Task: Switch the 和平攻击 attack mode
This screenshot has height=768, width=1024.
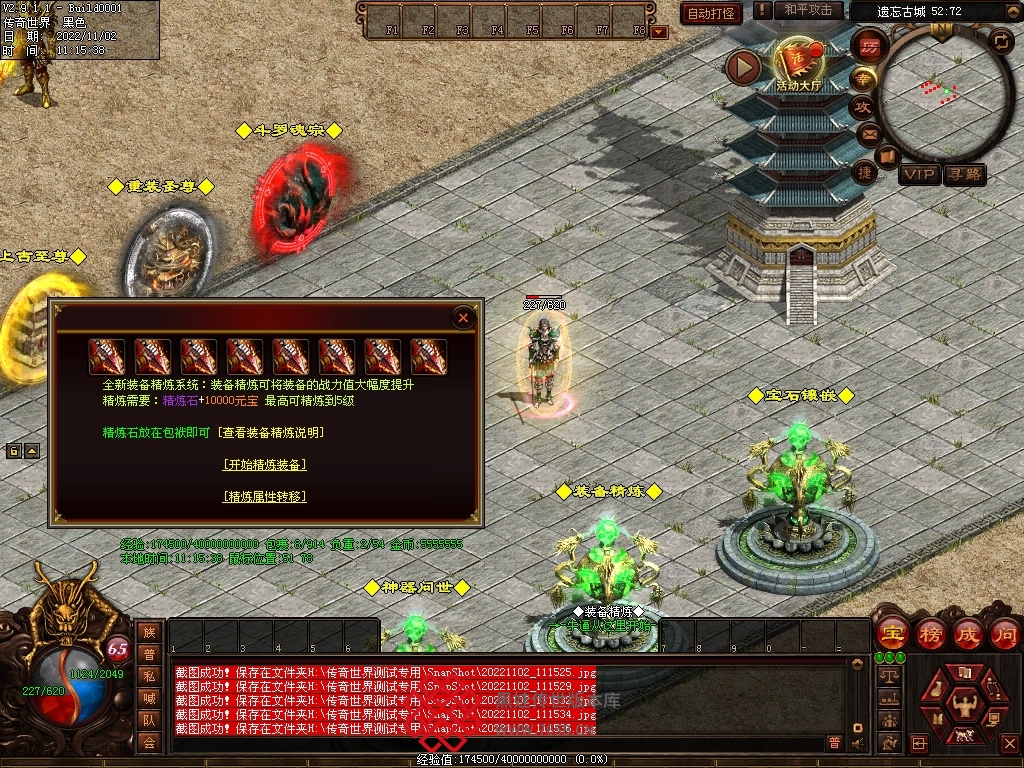Action: pyautogui.click(x=808, y=10)
